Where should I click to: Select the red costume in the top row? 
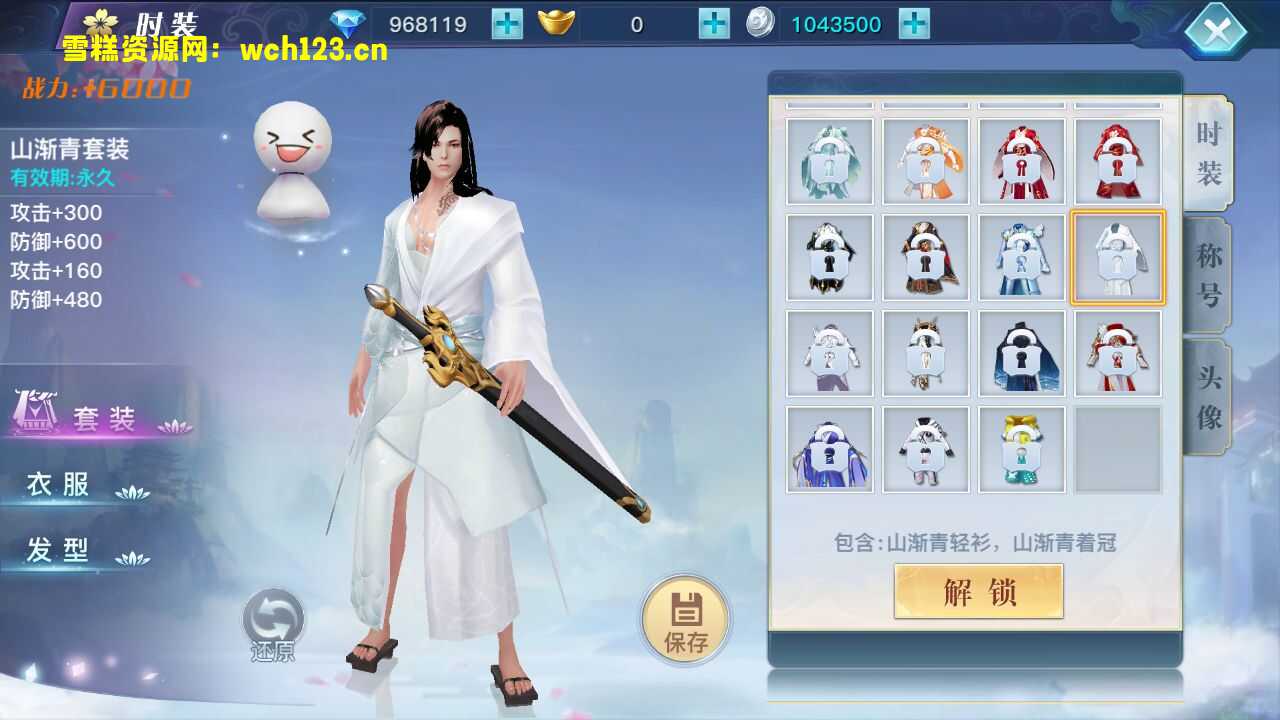pos(1118,161)
